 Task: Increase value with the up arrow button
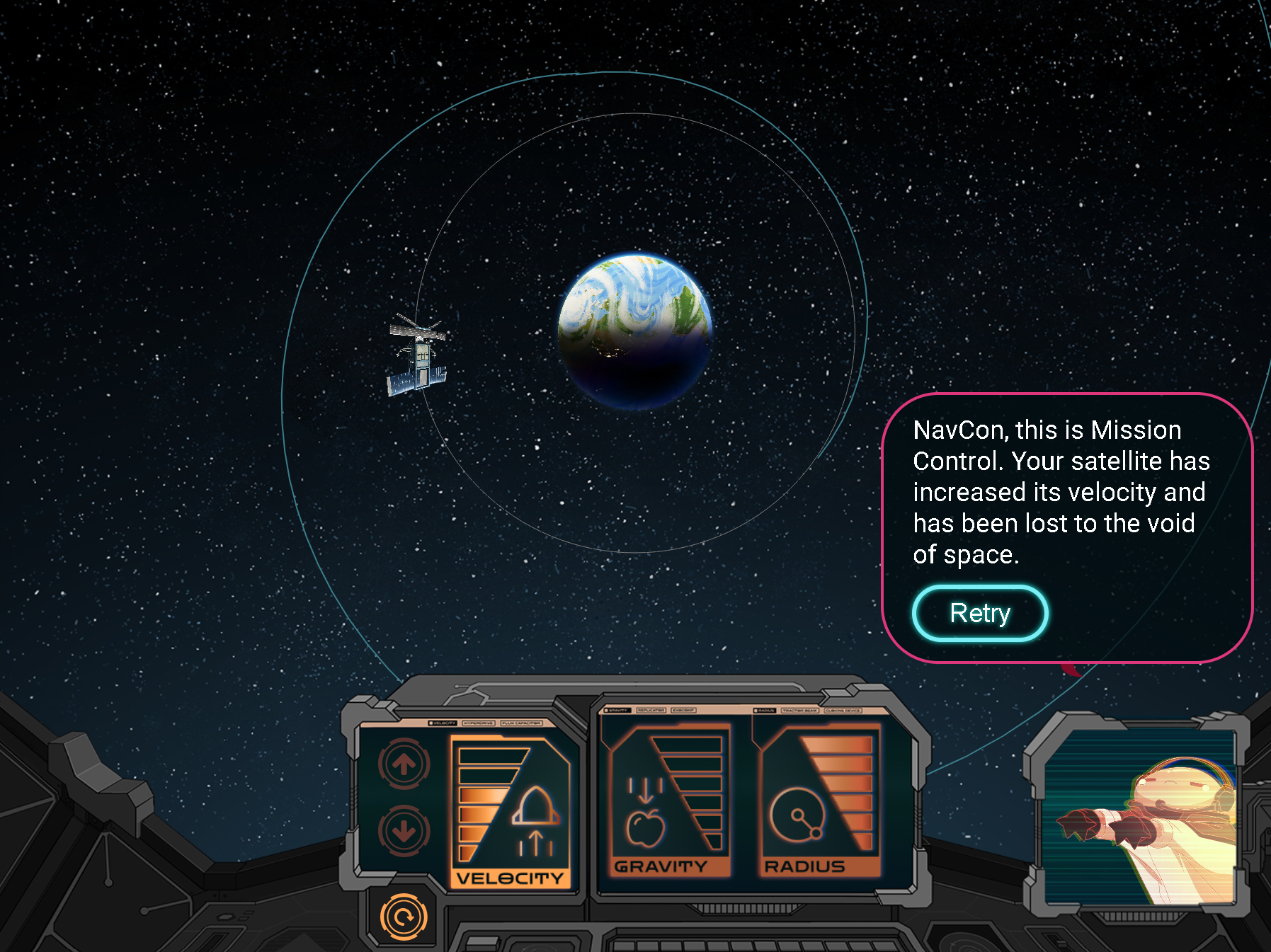[x=404, y=764]
